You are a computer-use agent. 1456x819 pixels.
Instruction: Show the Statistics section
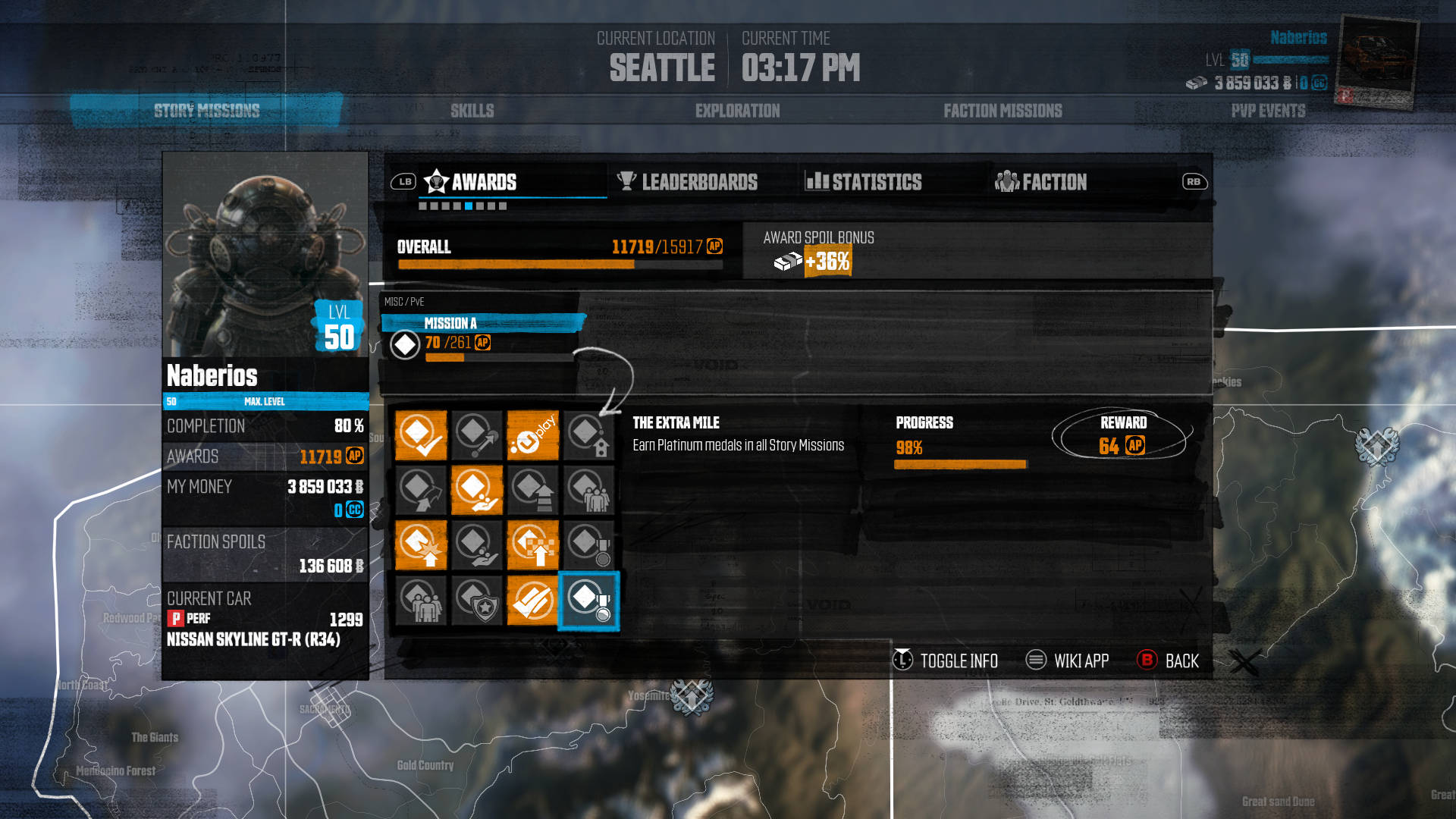tap(876, 182)
